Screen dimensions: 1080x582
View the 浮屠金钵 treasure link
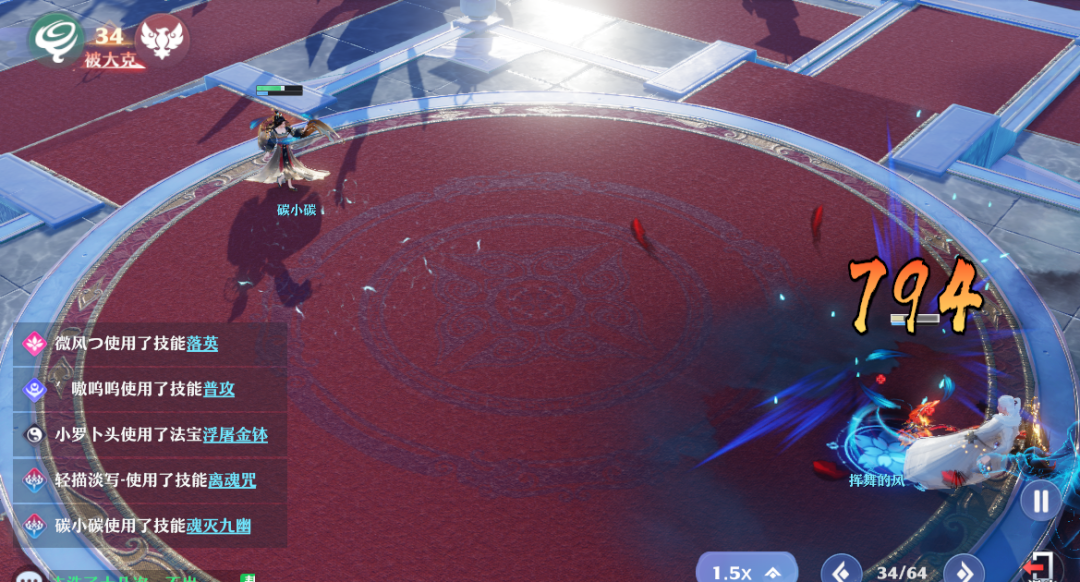235,434
